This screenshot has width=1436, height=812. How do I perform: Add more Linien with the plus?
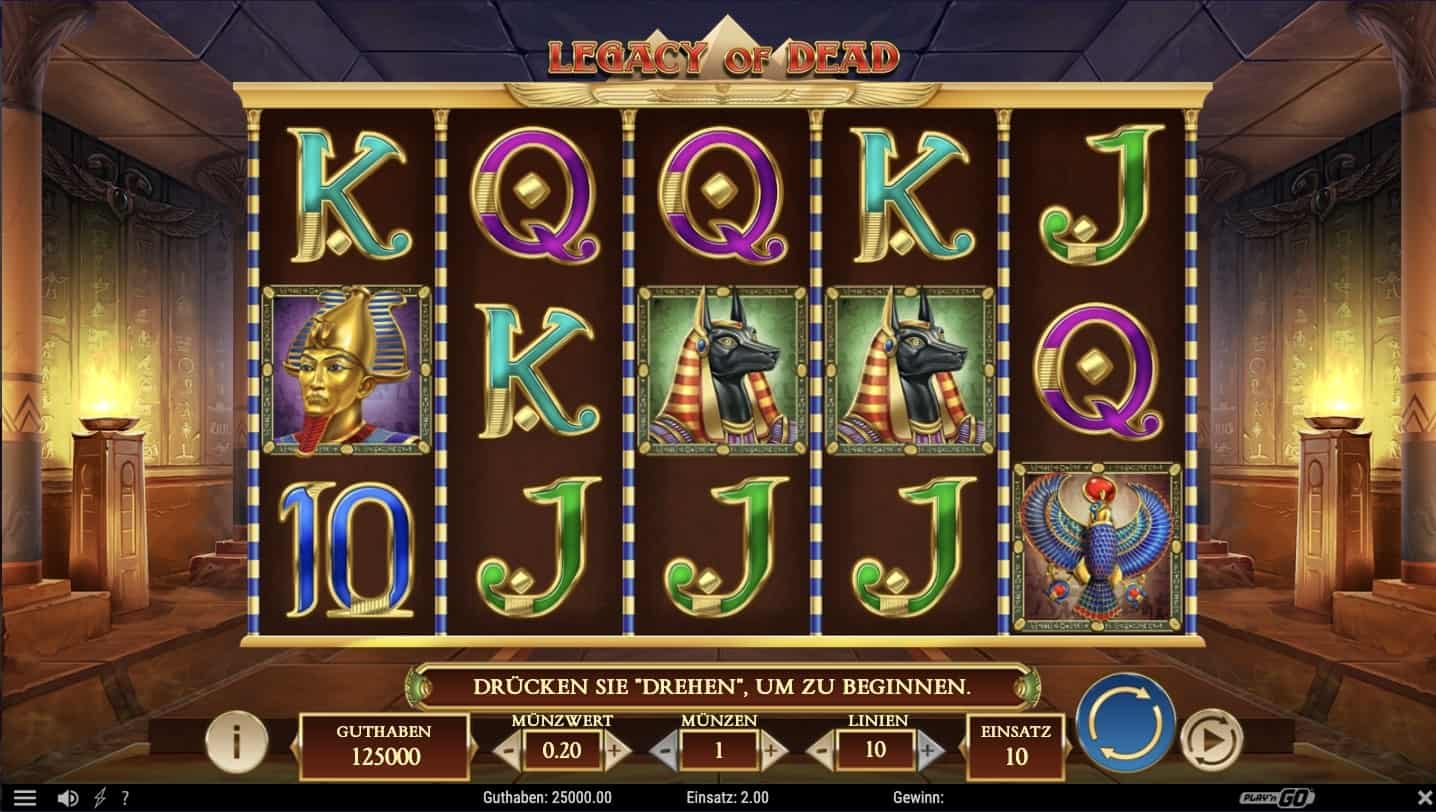point(927,750)
